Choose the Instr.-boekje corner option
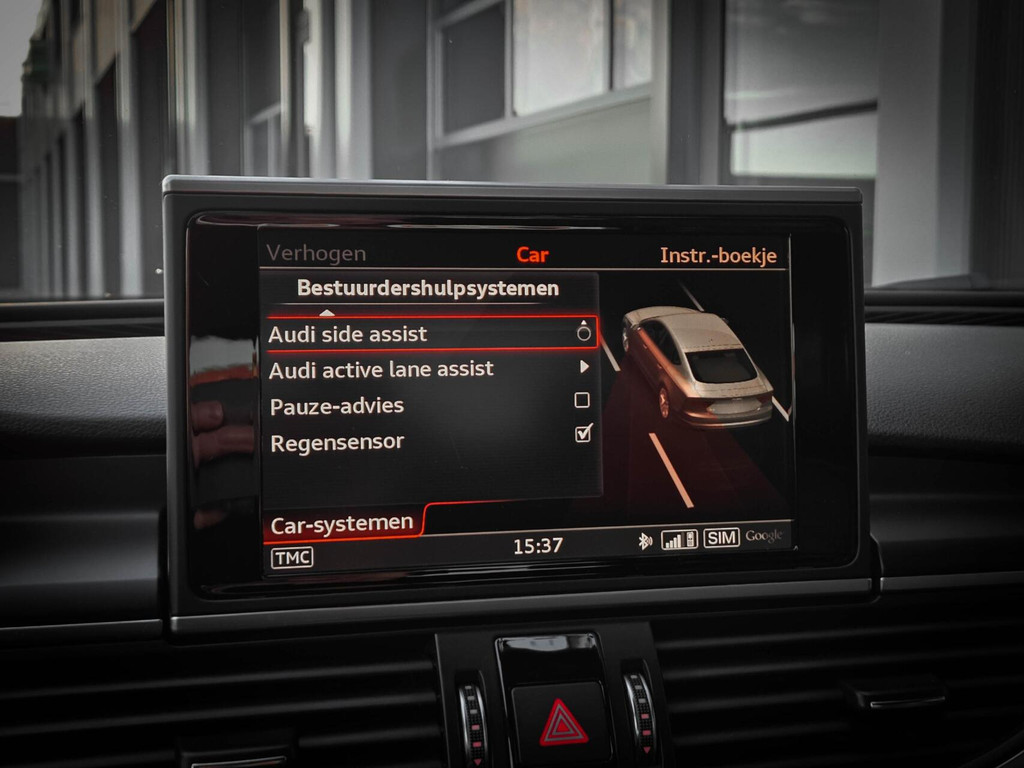The image size is (1024, 768). coord(718,255)
